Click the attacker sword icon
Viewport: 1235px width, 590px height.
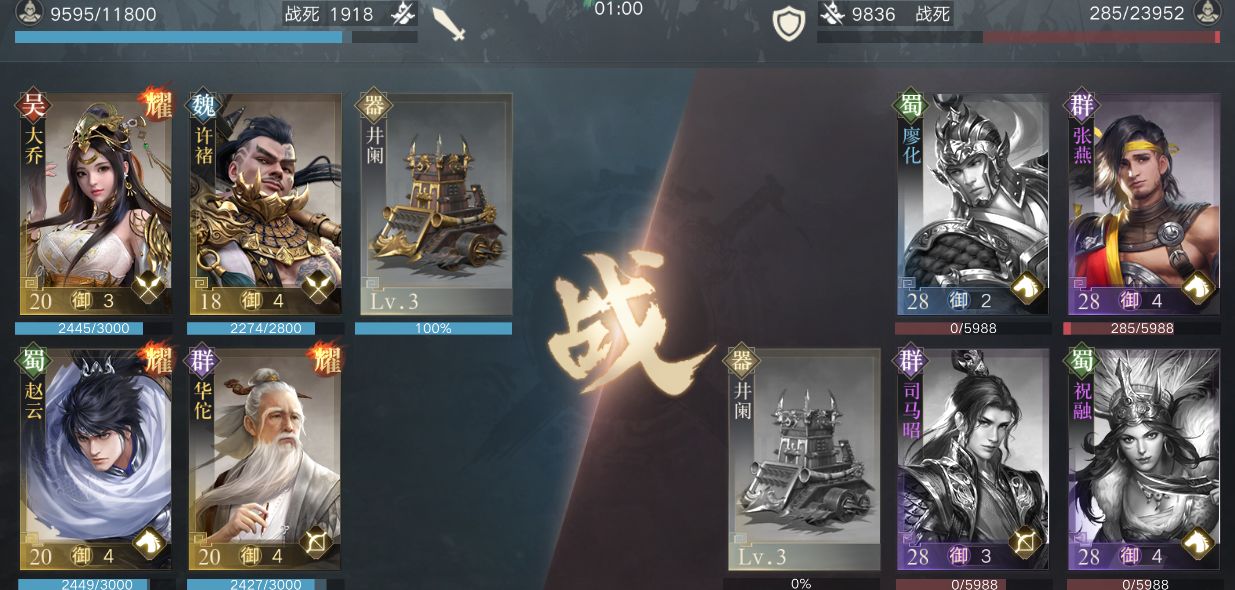449,23
